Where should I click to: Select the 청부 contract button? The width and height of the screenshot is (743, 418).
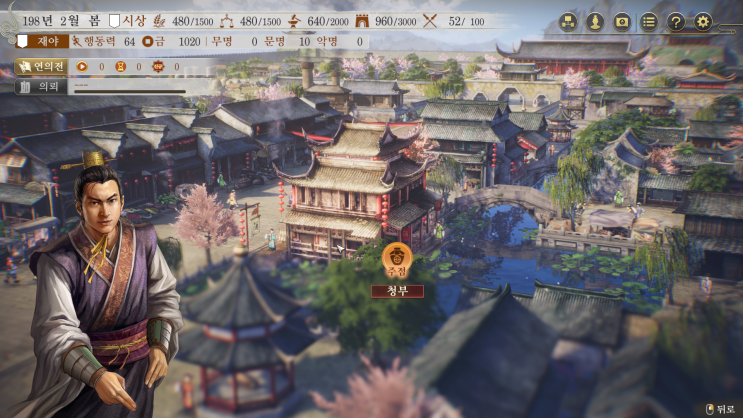[x=397, y=291]
